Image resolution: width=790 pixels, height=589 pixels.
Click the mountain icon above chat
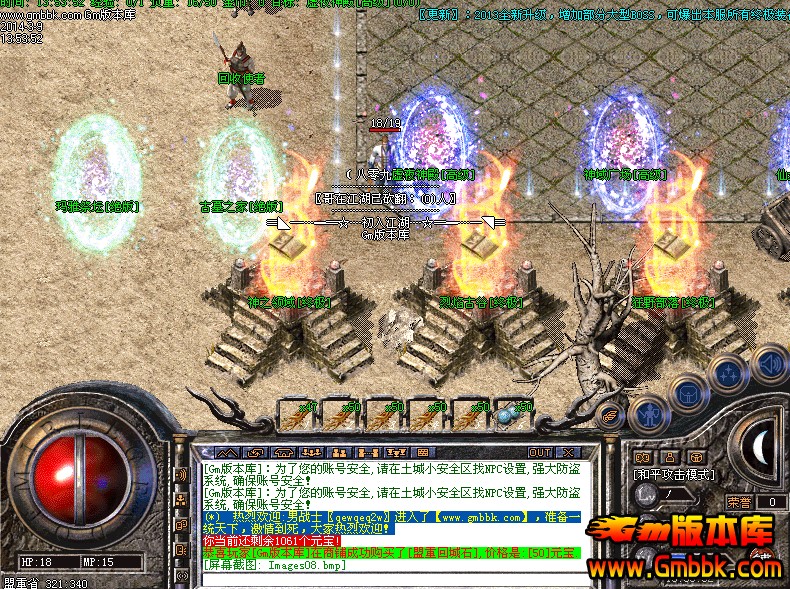coord(225,452)
